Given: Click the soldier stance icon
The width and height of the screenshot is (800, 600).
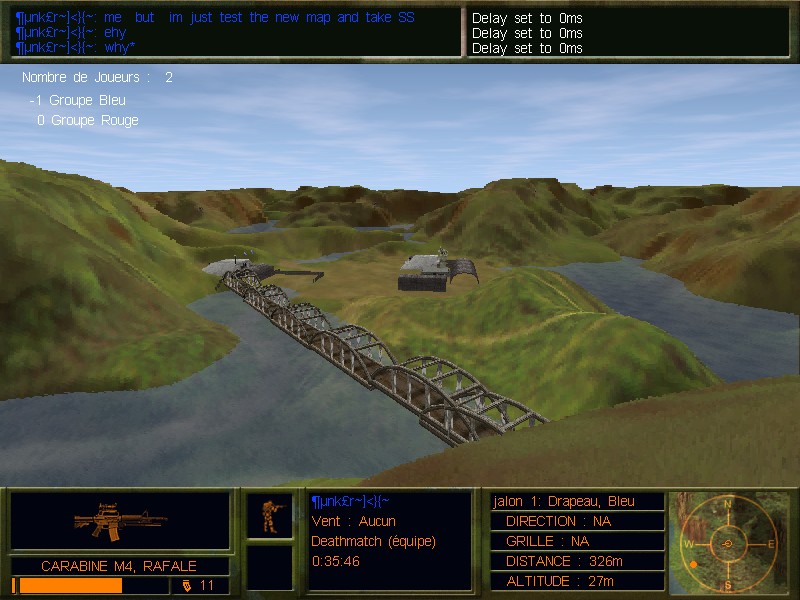Looking at the screenshot, I should pyautogui.click(x=269, y=515).
